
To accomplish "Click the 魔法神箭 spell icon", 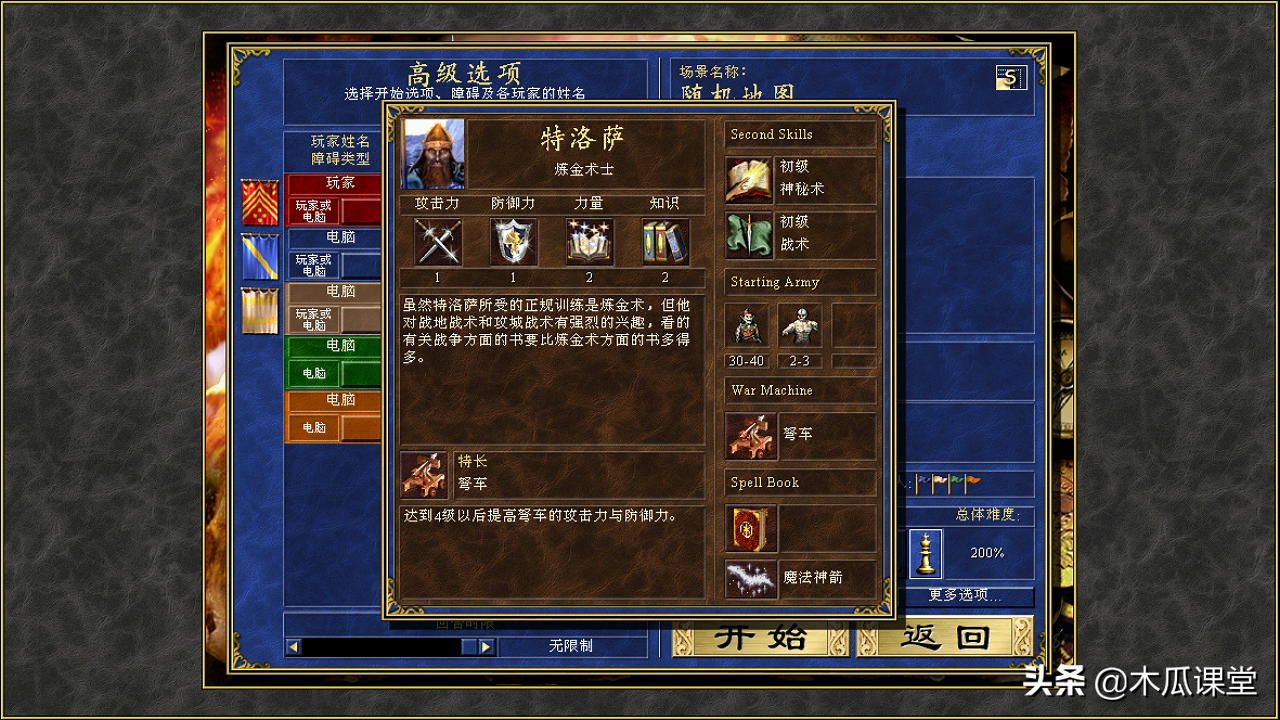I will (750, 578).
